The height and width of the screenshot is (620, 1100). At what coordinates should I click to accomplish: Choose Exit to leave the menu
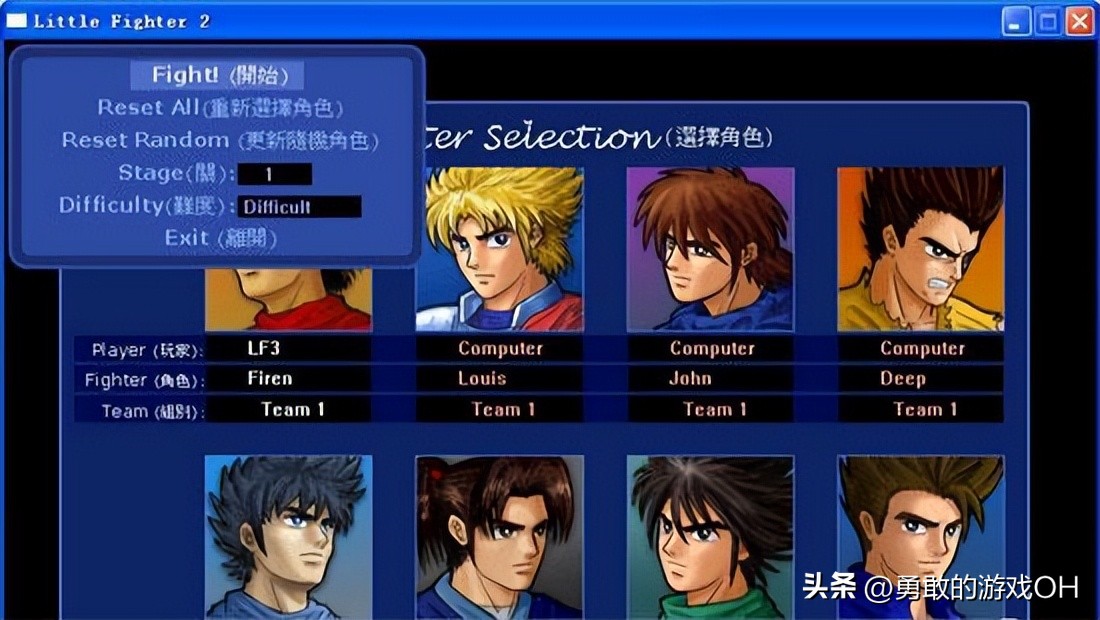pos(220,238)
